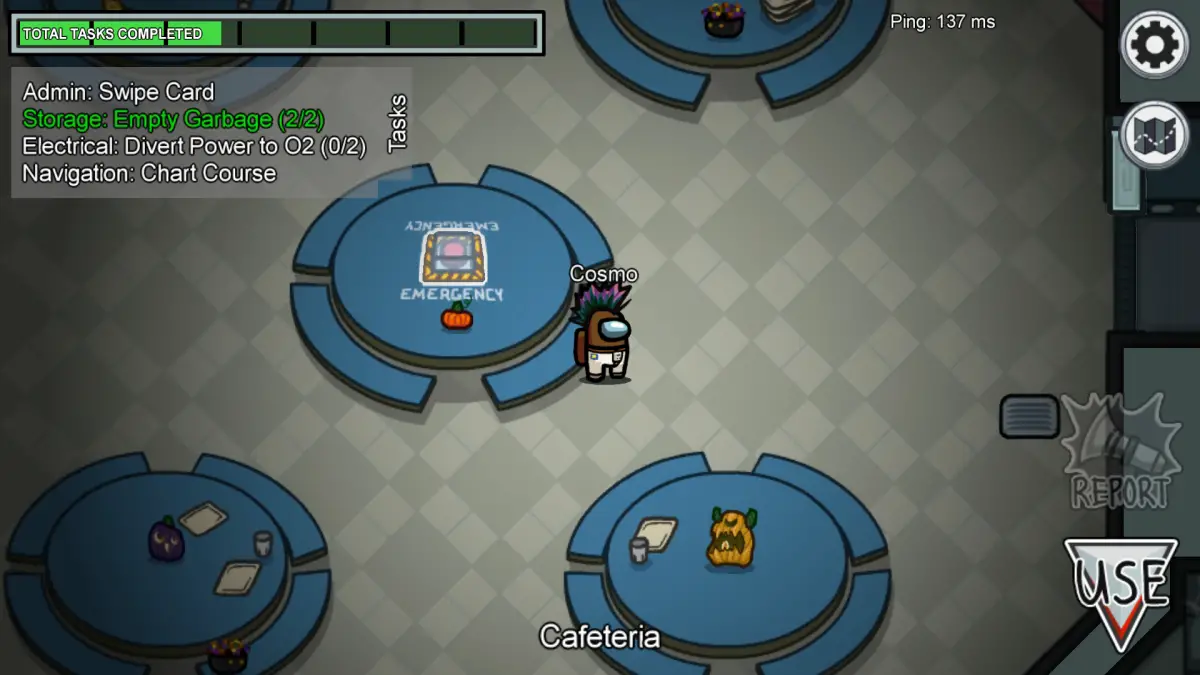
Task: Select the completed Empty Garbage task
Action: click(x=173, y=119)
